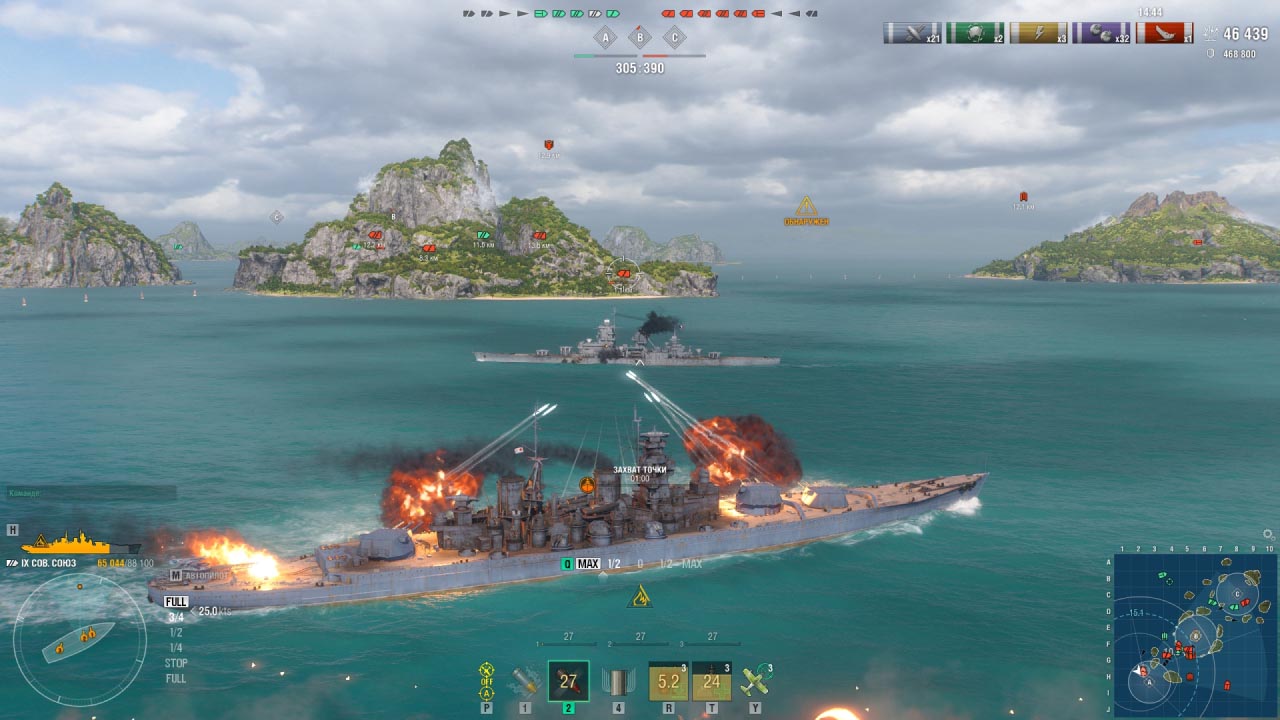Image resolution: width=1280 pixels, height=720 pixels.
Task: Select the ammo icon in slot 4
Action: click(617, 682)
